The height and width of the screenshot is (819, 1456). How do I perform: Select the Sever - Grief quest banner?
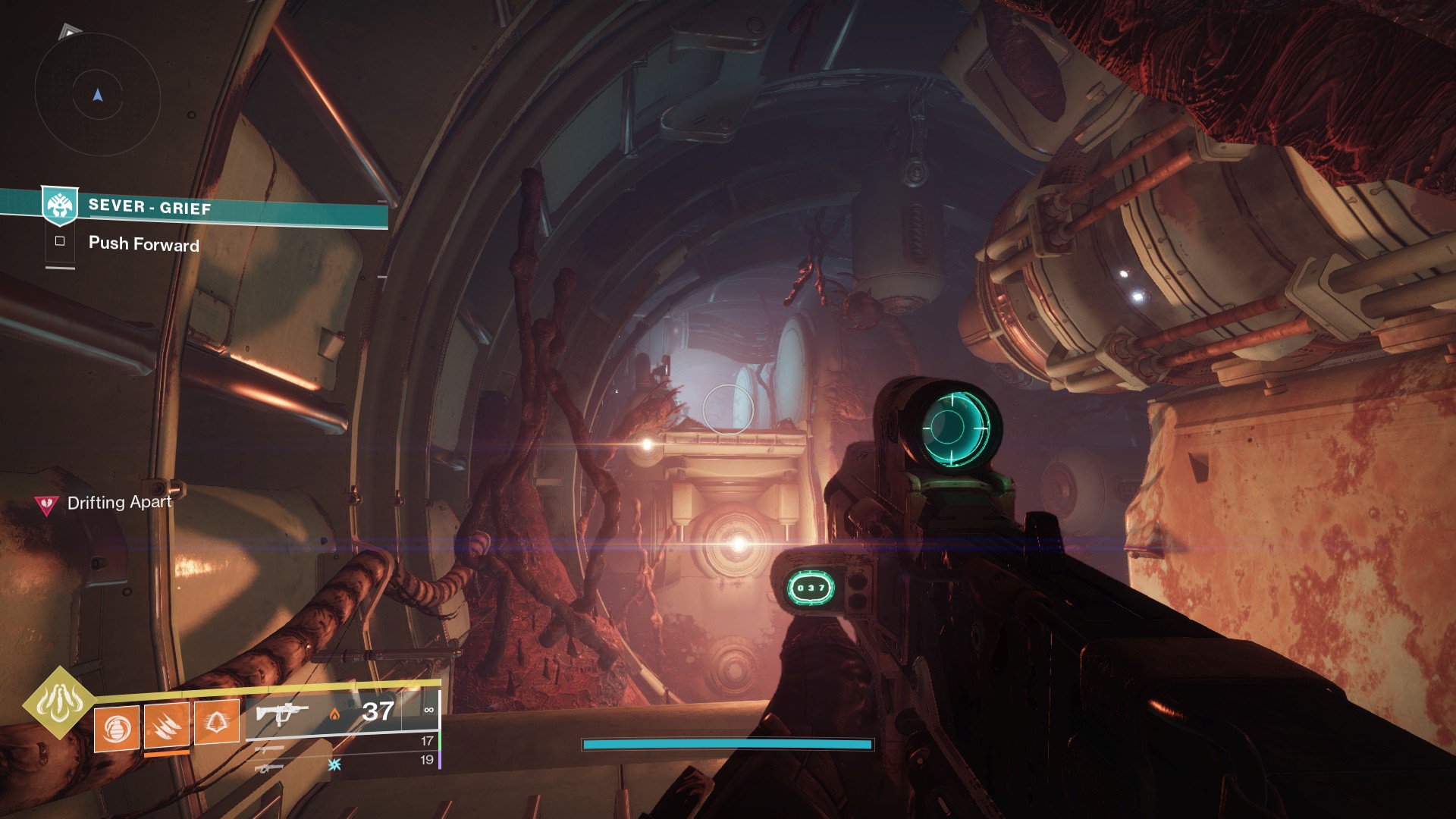(x=227, y=208)
